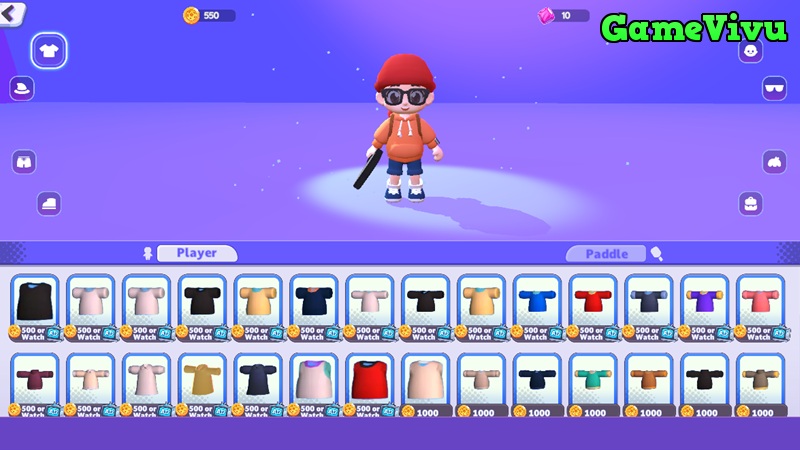
Task: Pick the teal green shirt
Action: pos(593,378)
